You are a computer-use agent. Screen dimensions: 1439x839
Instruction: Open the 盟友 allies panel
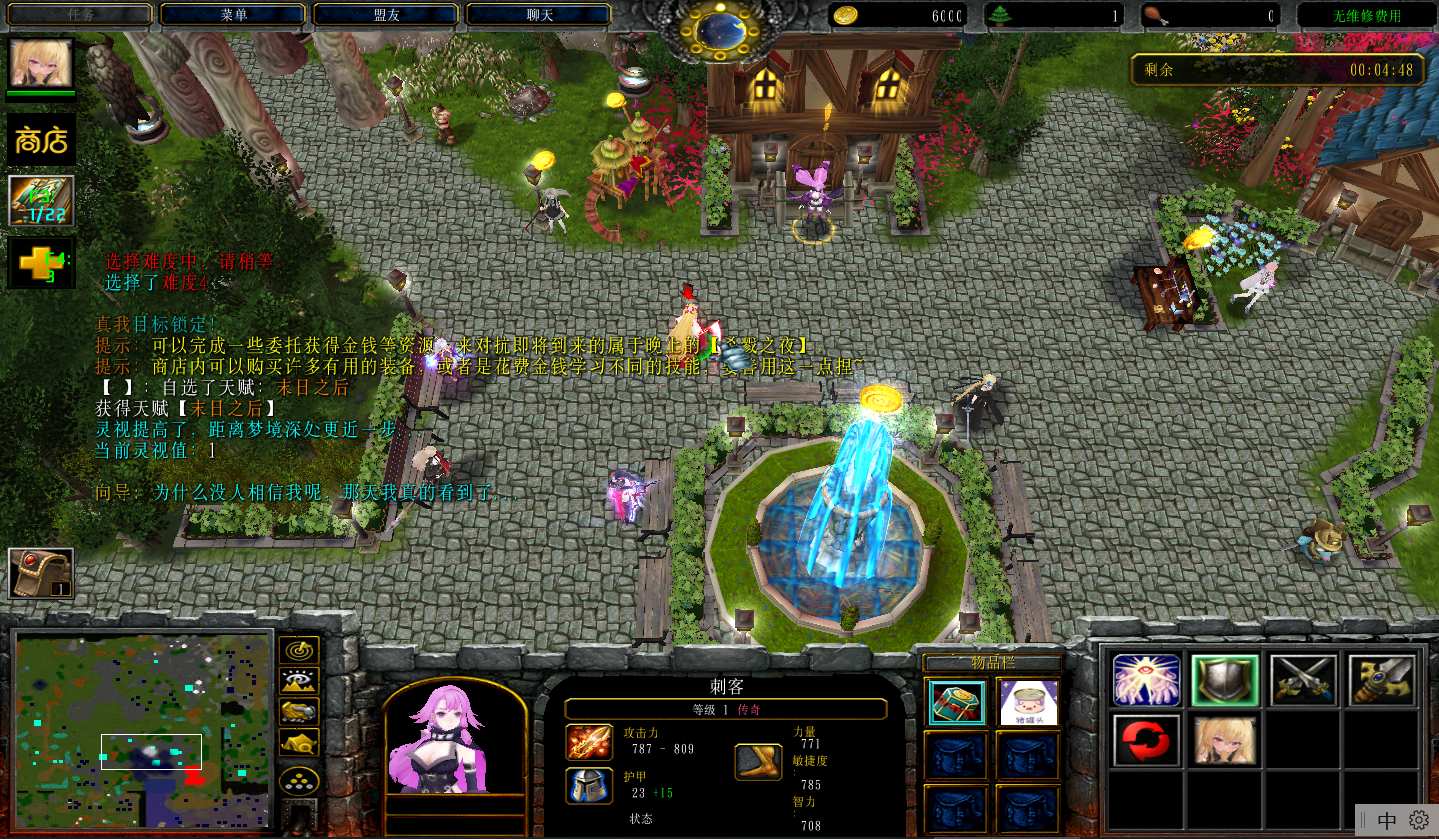click(x=386, y=14)
